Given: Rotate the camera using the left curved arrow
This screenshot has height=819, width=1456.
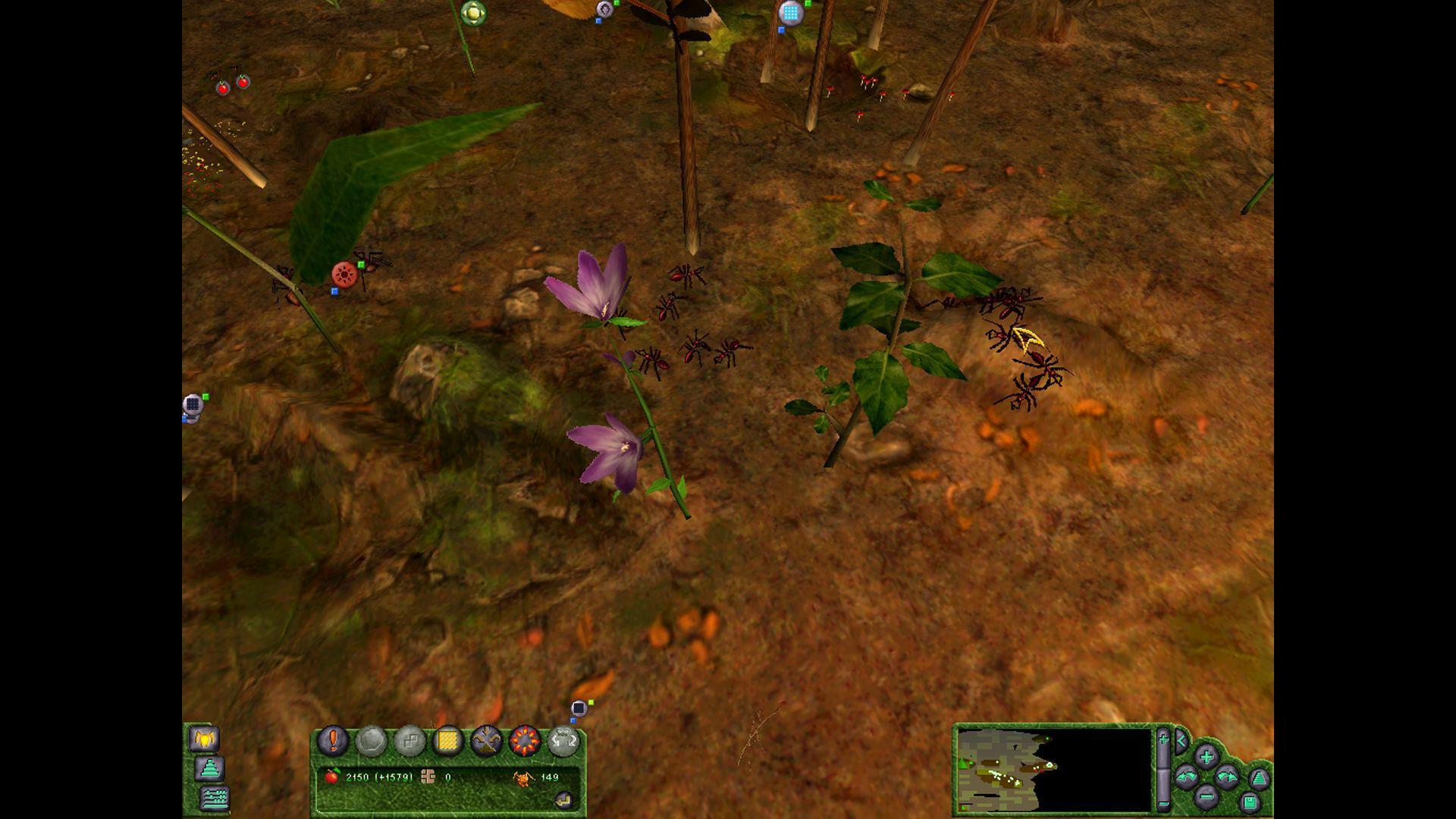Looking at the screenshot, I should click(1186, 778).
